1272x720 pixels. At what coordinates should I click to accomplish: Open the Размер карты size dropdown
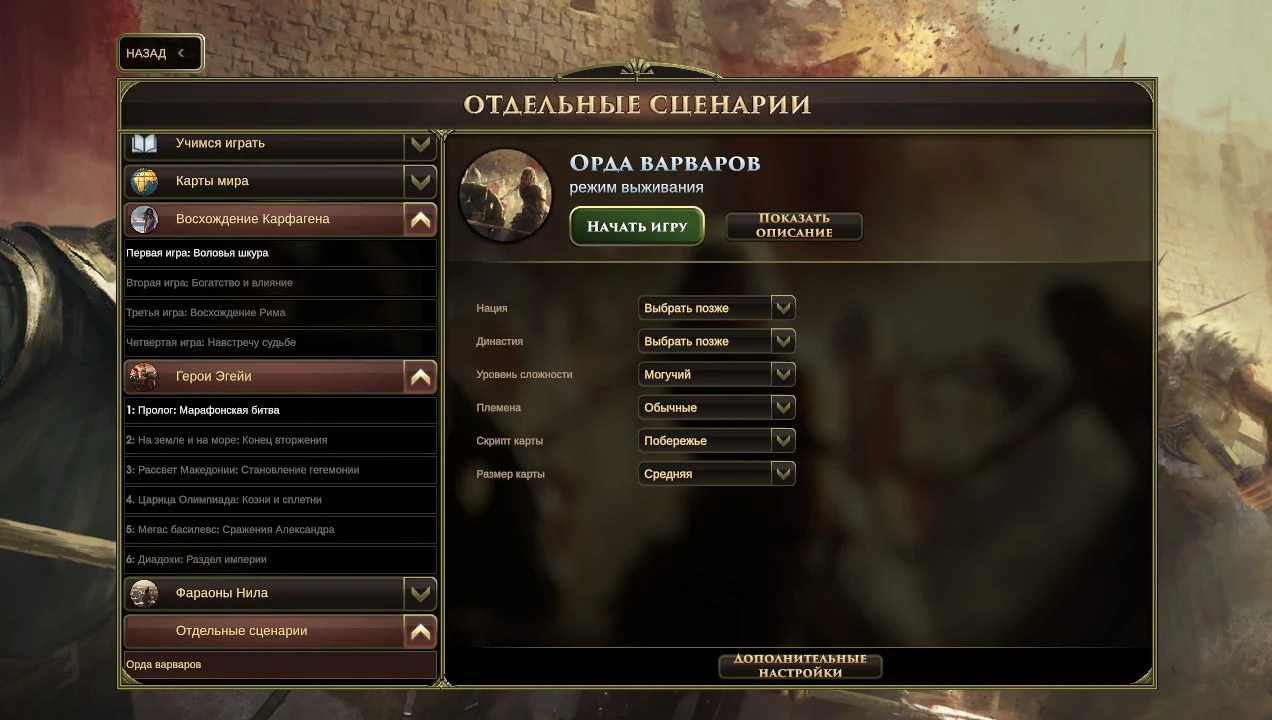(x=716, y=474)
